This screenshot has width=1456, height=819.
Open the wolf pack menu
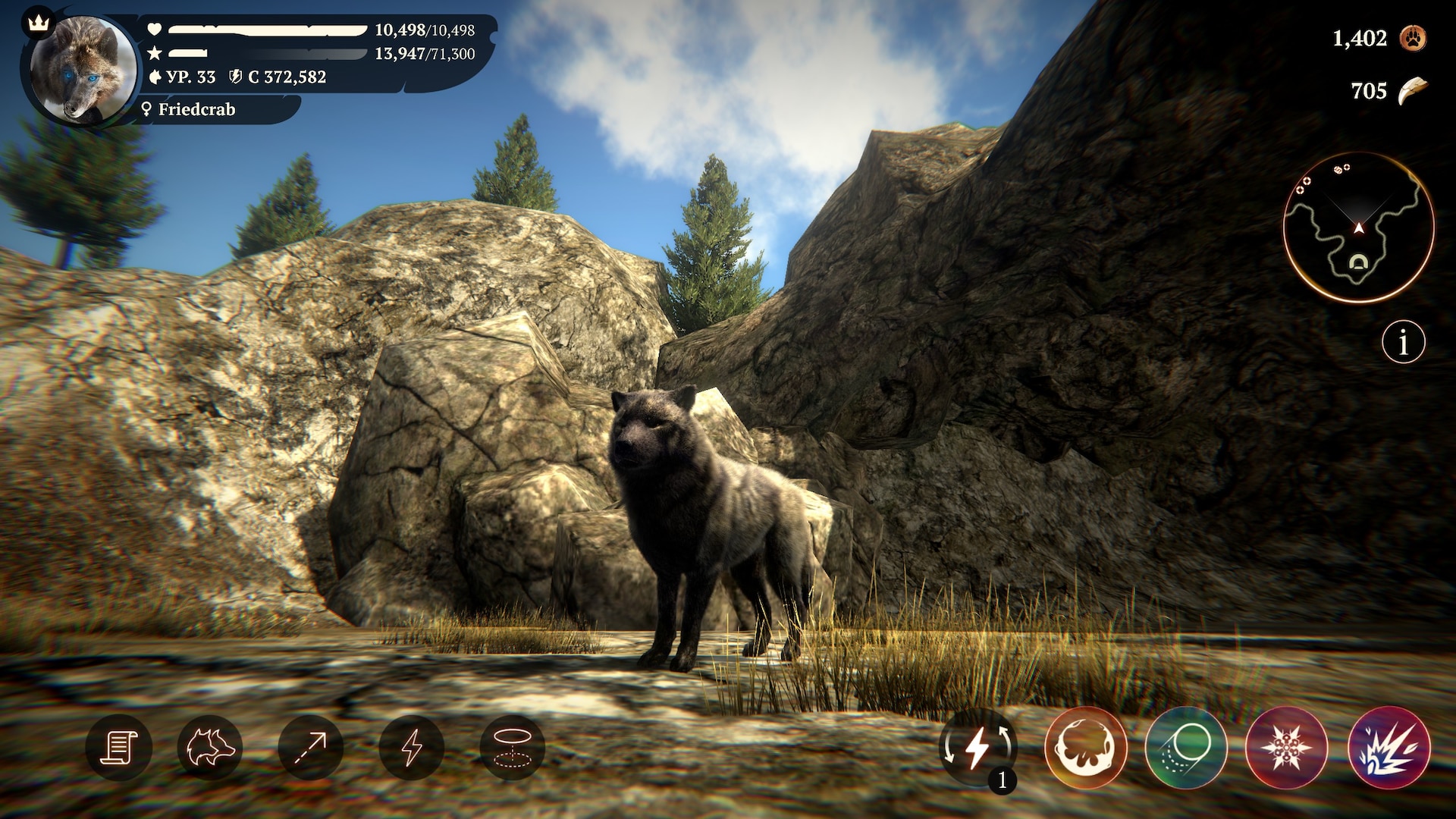coord(210,748)
